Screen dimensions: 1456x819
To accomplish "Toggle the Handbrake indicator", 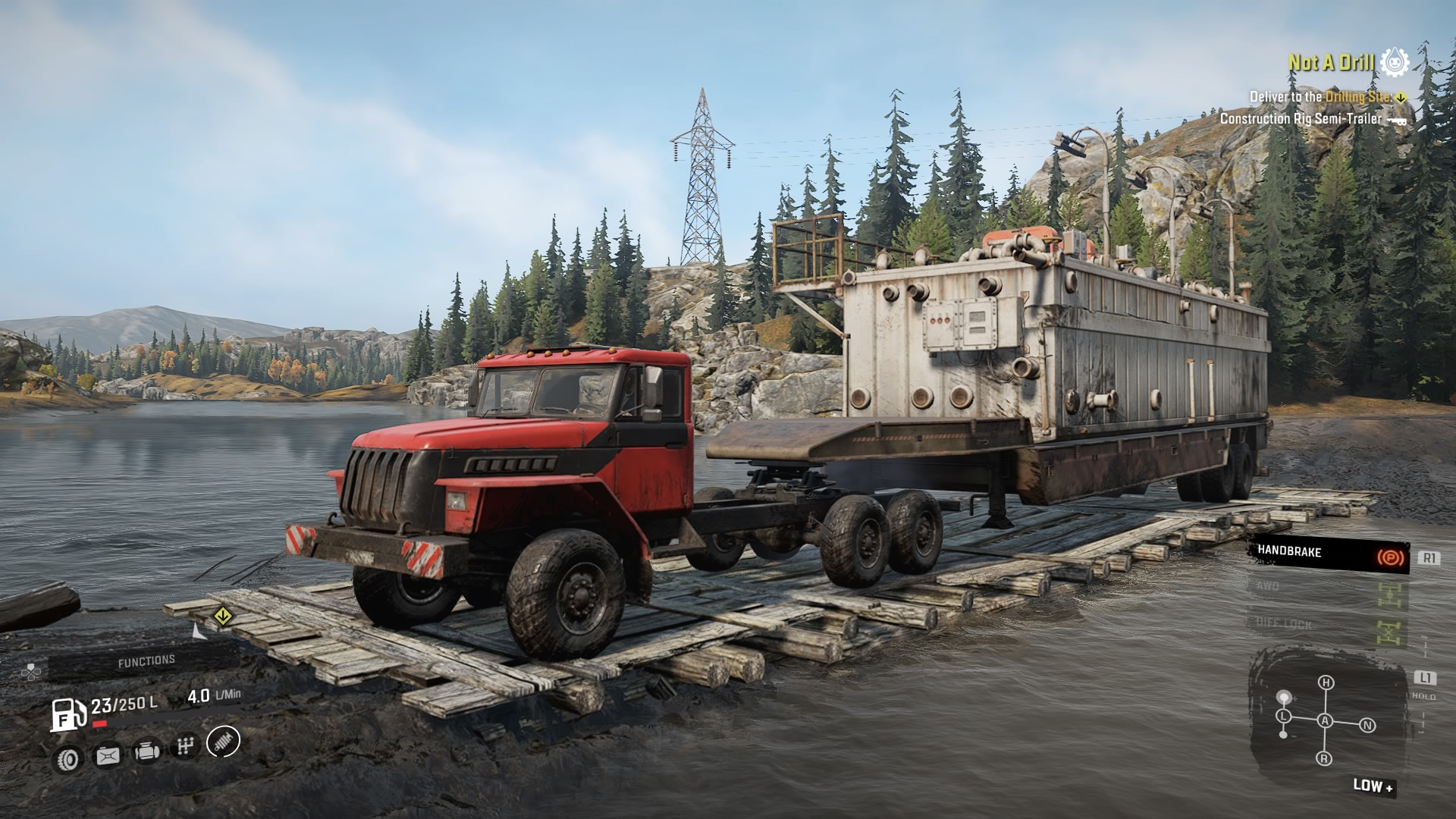I will coord(1329,554).
